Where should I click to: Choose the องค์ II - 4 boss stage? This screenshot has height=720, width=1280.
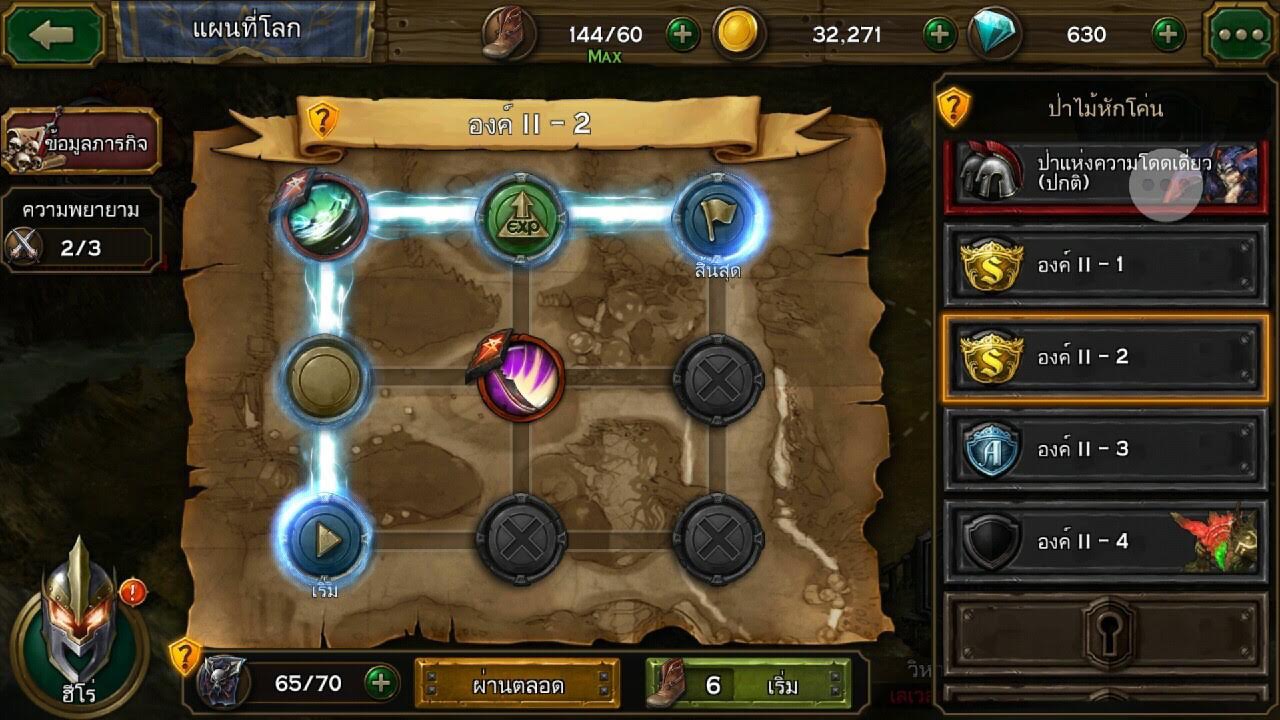1104,542
